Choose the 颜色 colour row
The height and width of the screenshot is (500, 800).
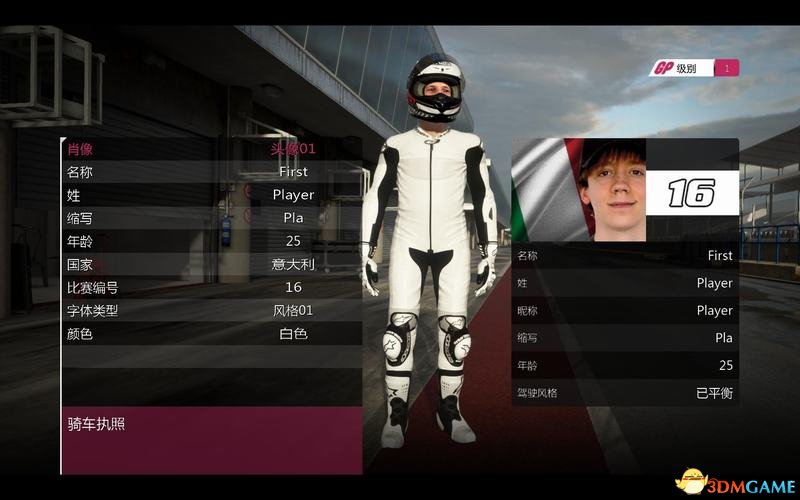click(211, 334)
